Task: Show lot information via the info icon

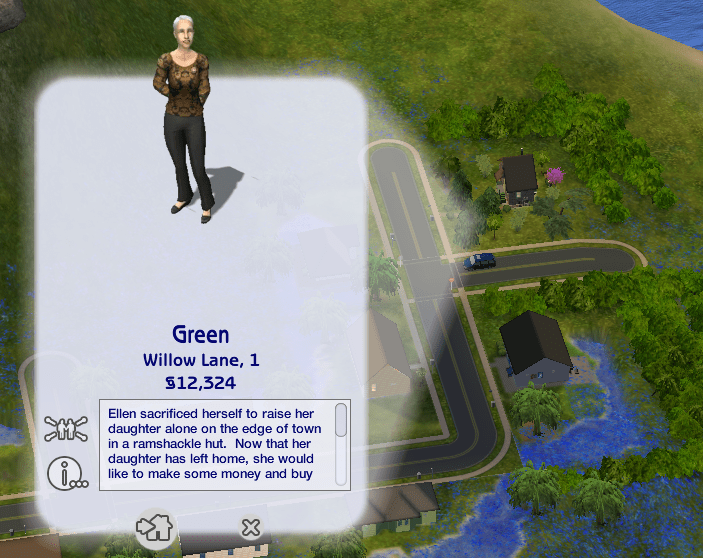Action: click(x=66, y=472)
